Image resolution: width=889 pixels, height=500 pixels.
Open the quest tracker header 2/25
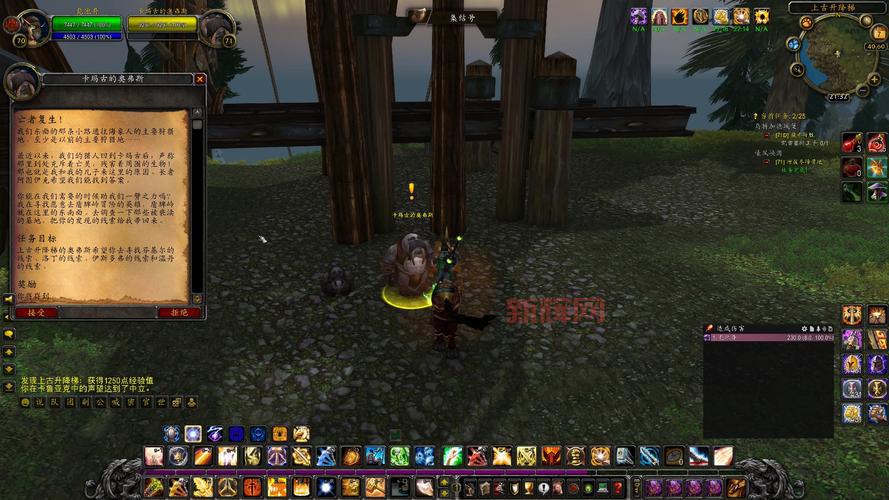[x=782, y=116]
